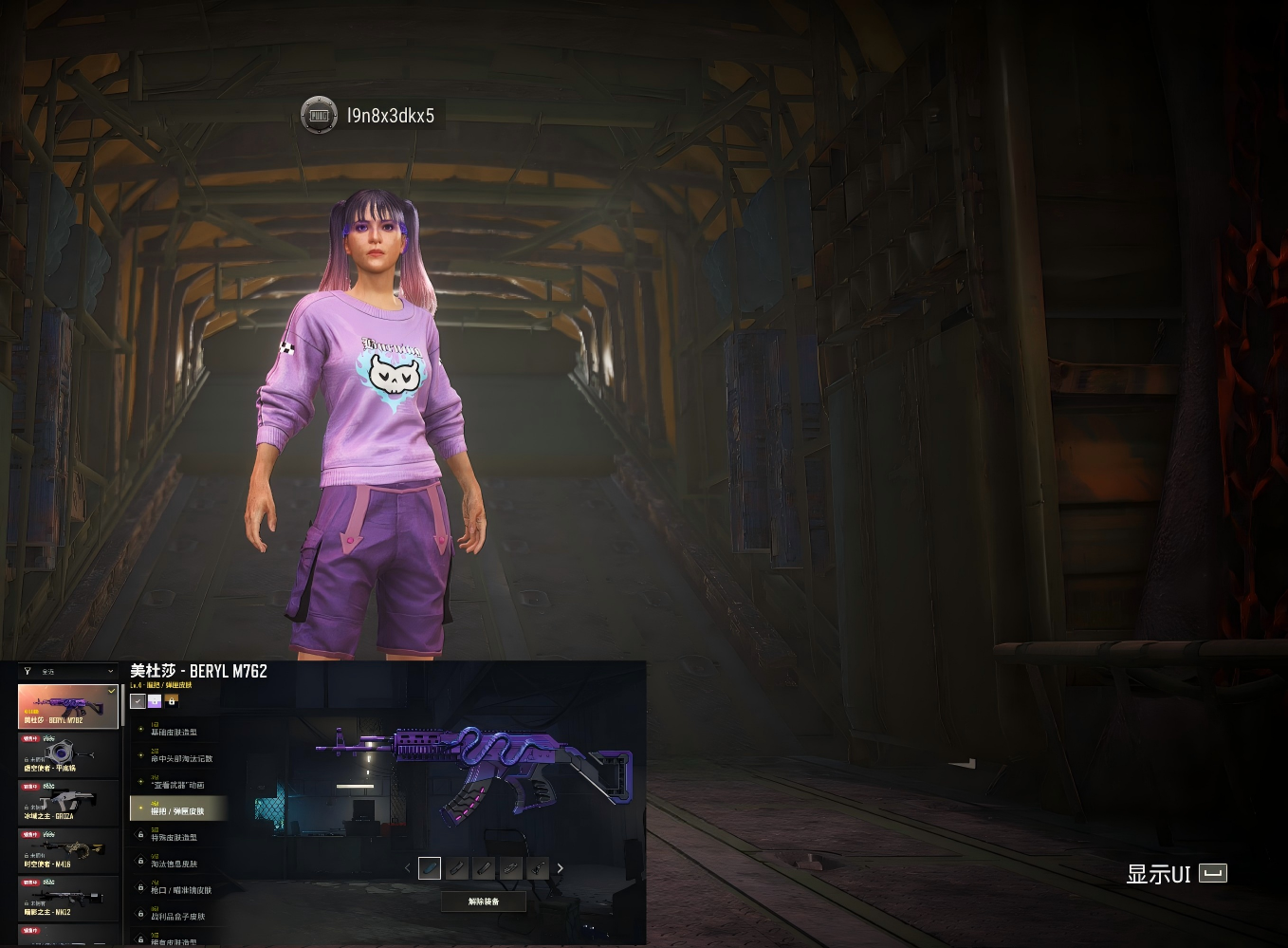Pick the 时空使者 M416 skin card

pyautogui.click(x=68, y=851)
